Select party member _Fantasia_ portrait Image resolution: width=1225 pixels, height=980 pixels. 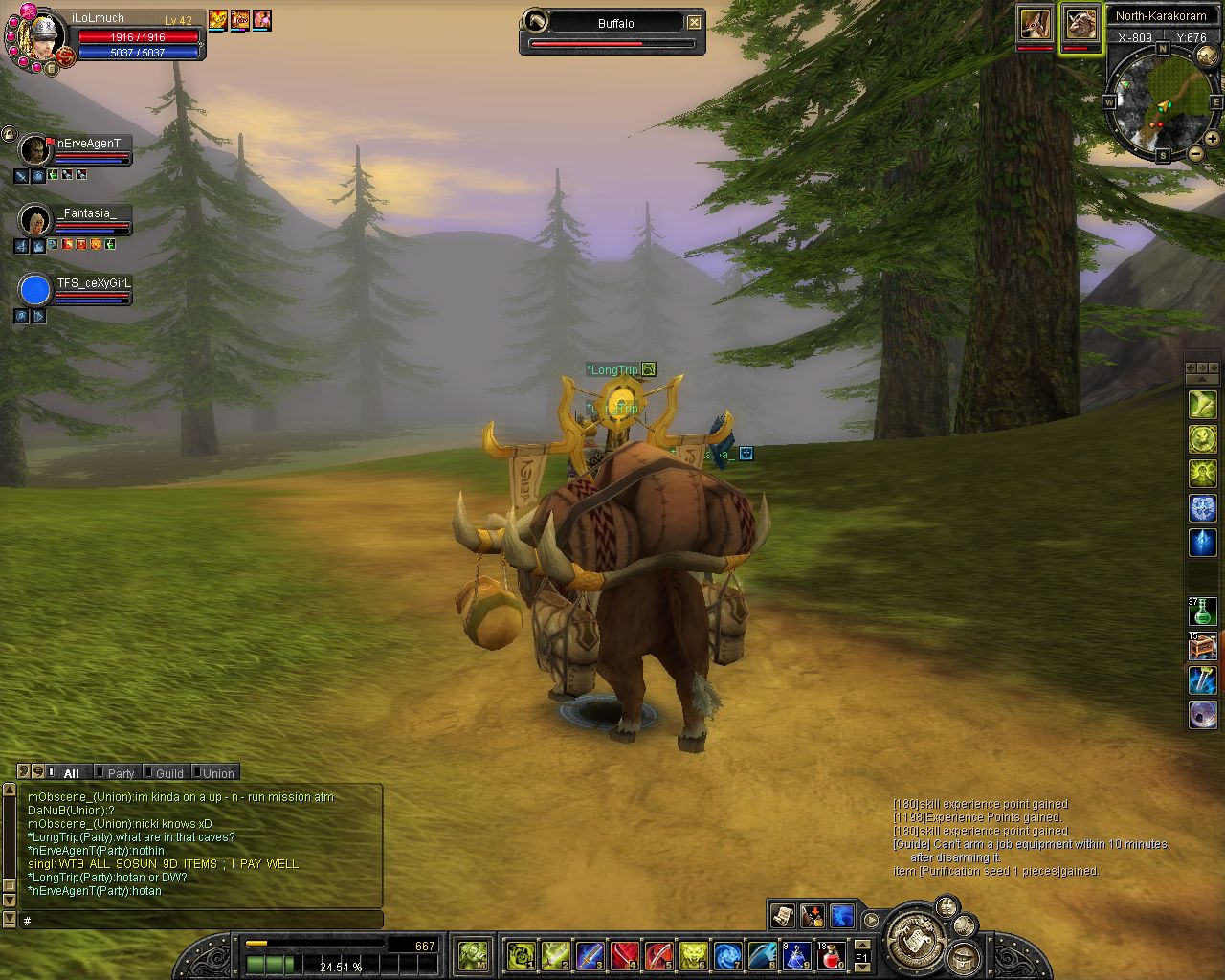pyautogui.click(x=35, y=219)
